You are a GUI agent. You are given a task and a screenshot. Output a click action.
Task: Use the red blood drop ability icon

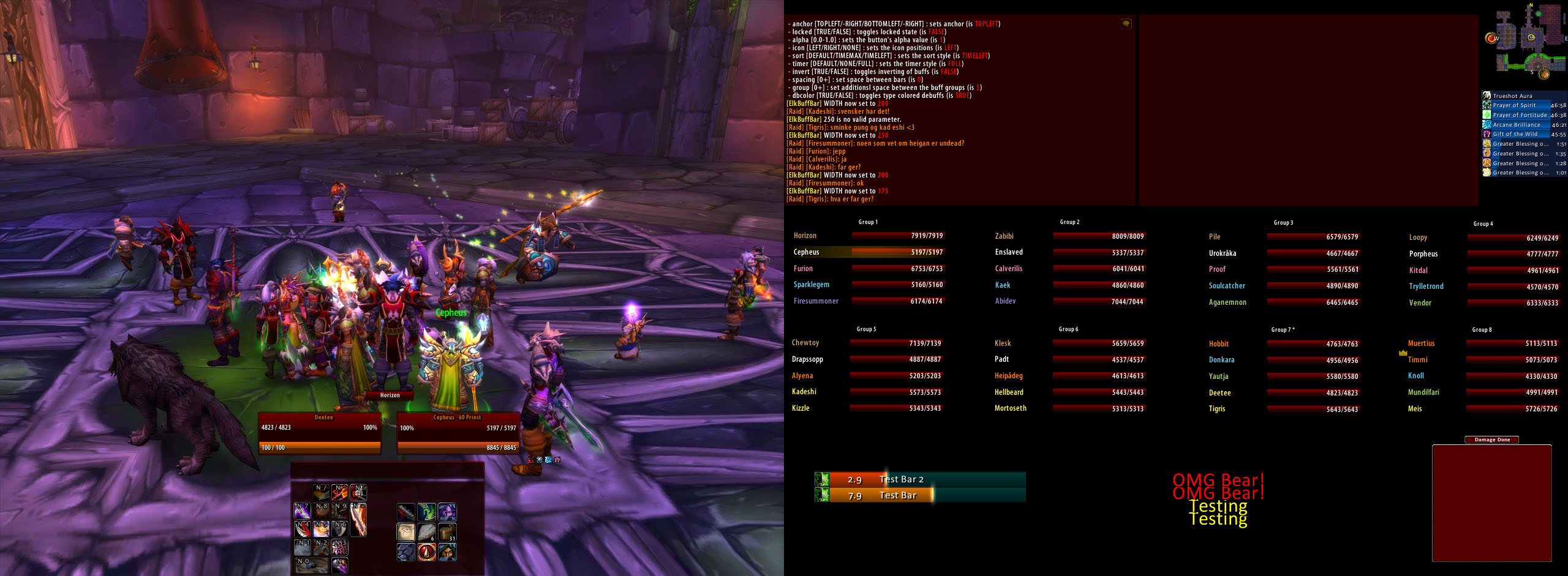pyautogui.click(x=427, y=552)
